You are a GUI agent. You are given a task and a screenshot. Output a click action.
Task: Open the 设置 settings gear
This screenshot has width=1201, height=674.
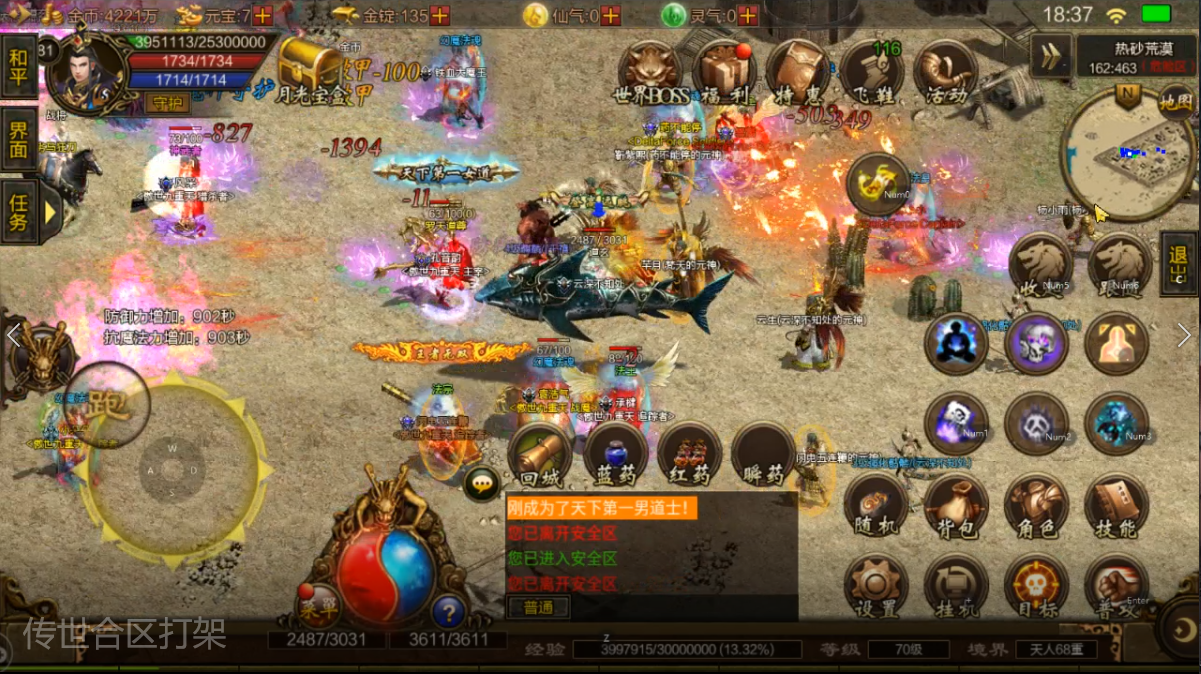876,587
